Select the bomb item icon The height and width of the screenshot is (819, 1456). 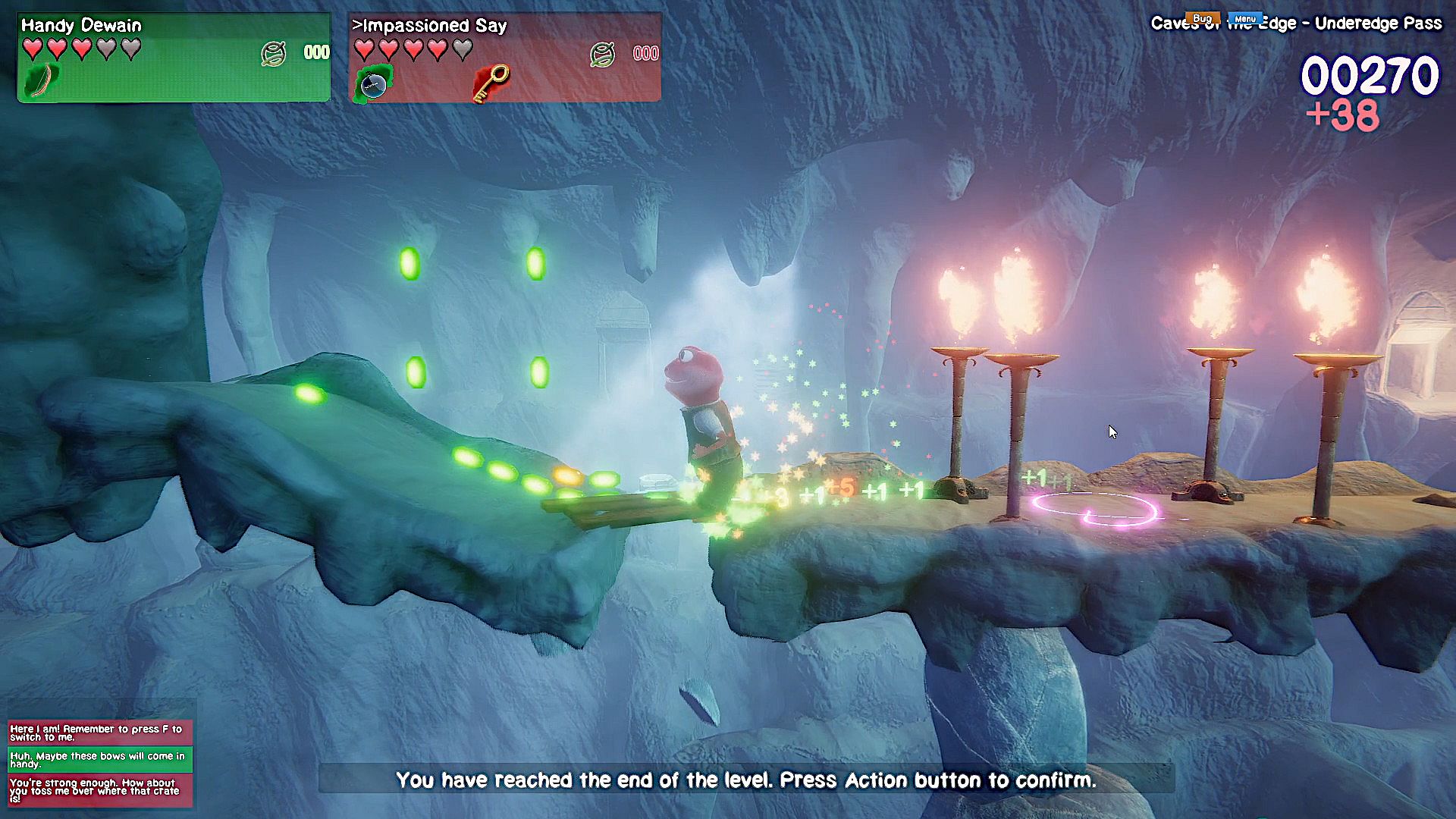(x=372, y=83)
